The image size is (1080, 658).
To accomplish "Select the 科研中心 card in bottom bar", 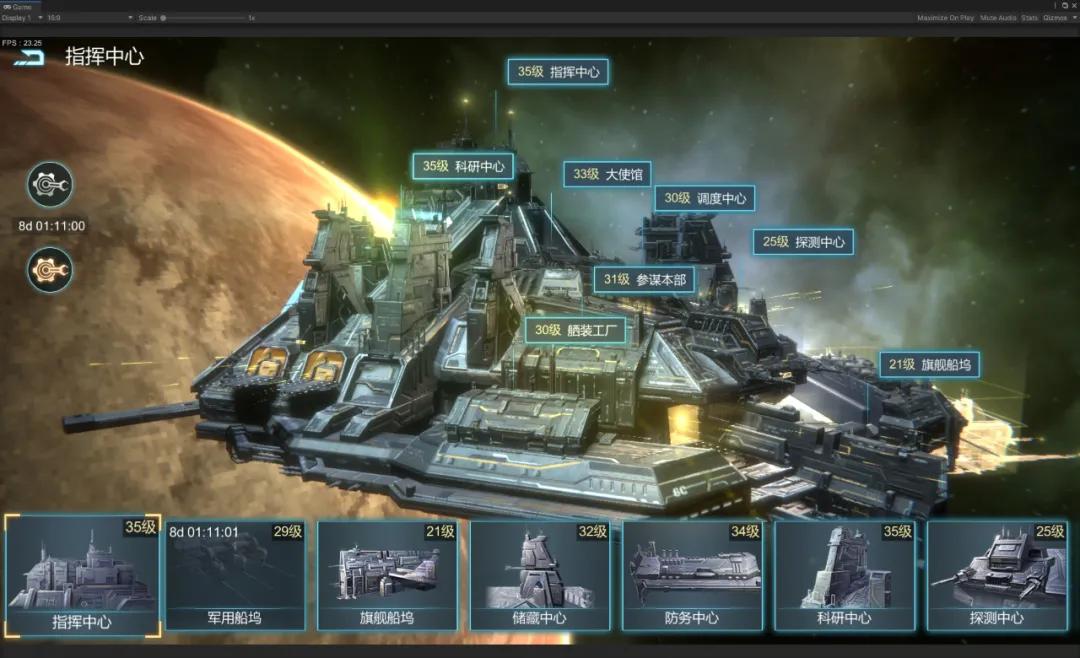I will click(x=844, y=577).
